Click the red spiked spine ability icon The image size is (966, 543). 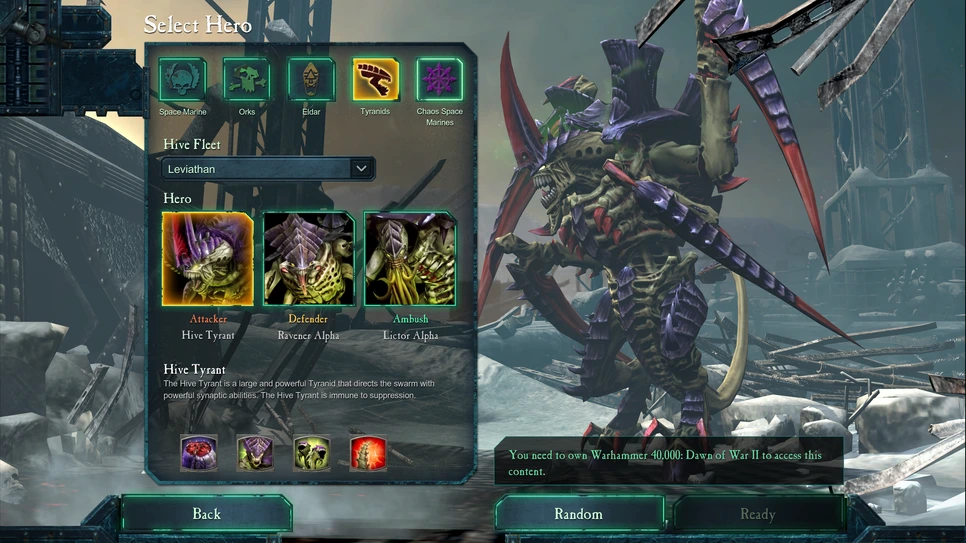[368, 453]
